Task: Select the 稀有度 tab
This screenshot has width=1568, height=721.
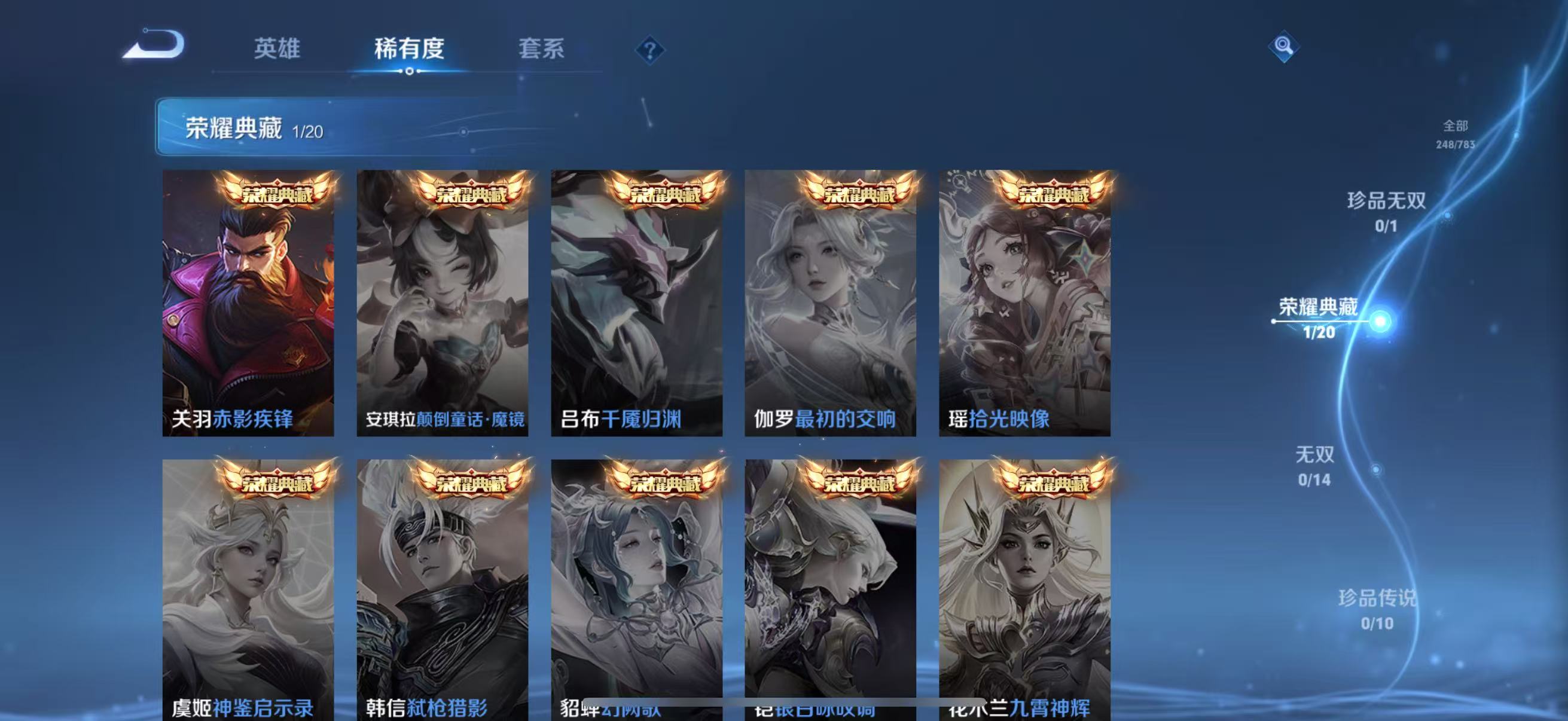Action: [408, 50]
